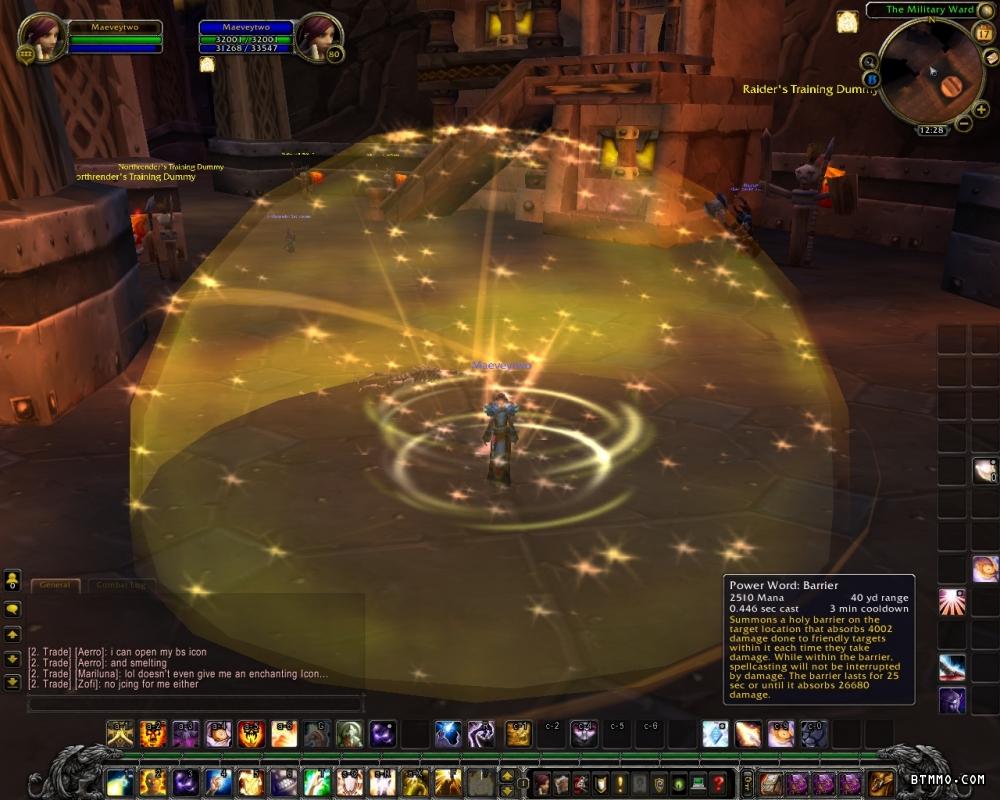Click the minimap clock showing 12:28

[x=931, y=130]
